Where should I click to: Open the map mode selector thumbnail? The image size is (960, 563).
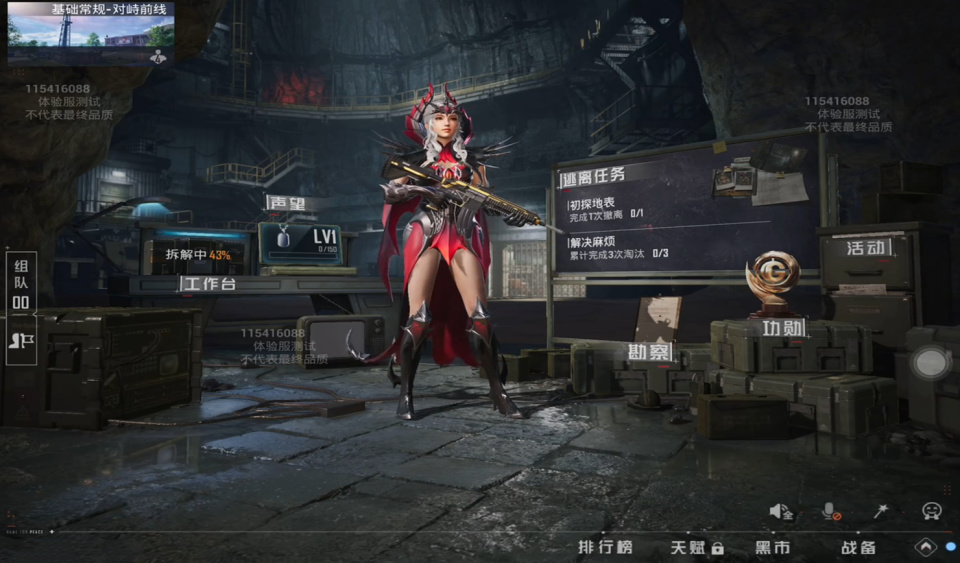pos(90,34)
